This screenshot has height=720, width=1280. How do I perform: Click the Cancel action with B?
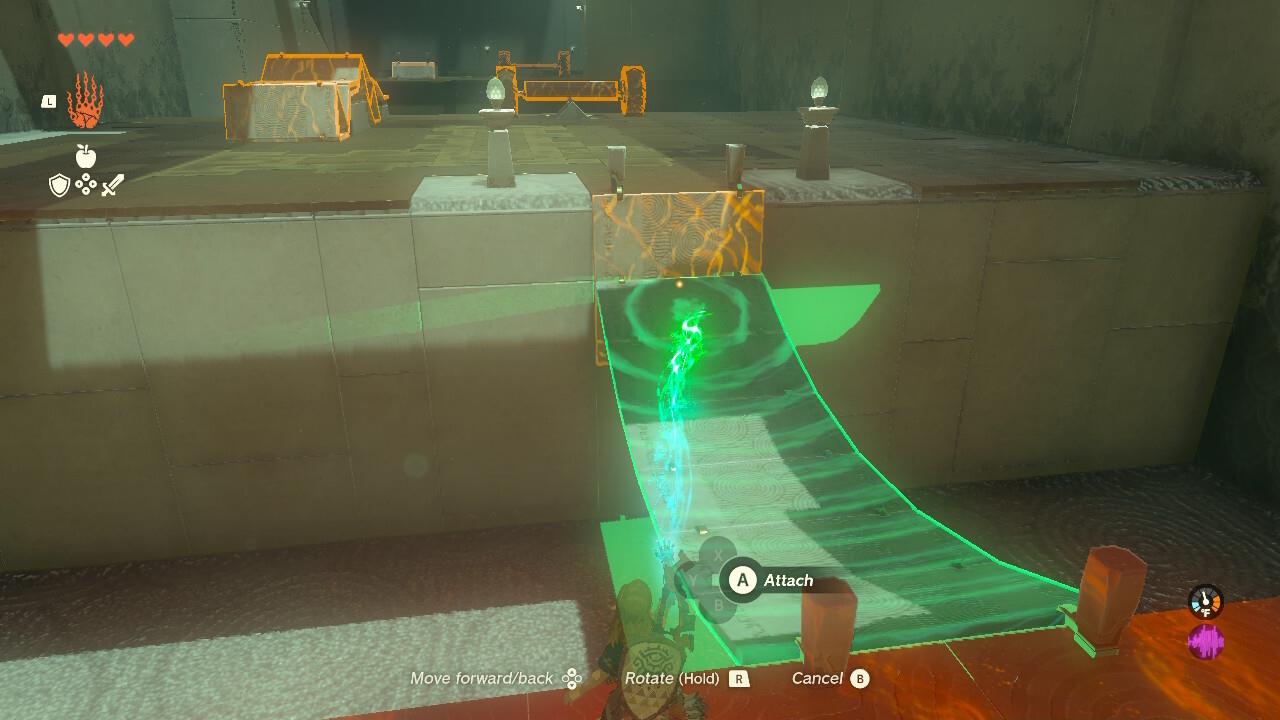(820, 678)
